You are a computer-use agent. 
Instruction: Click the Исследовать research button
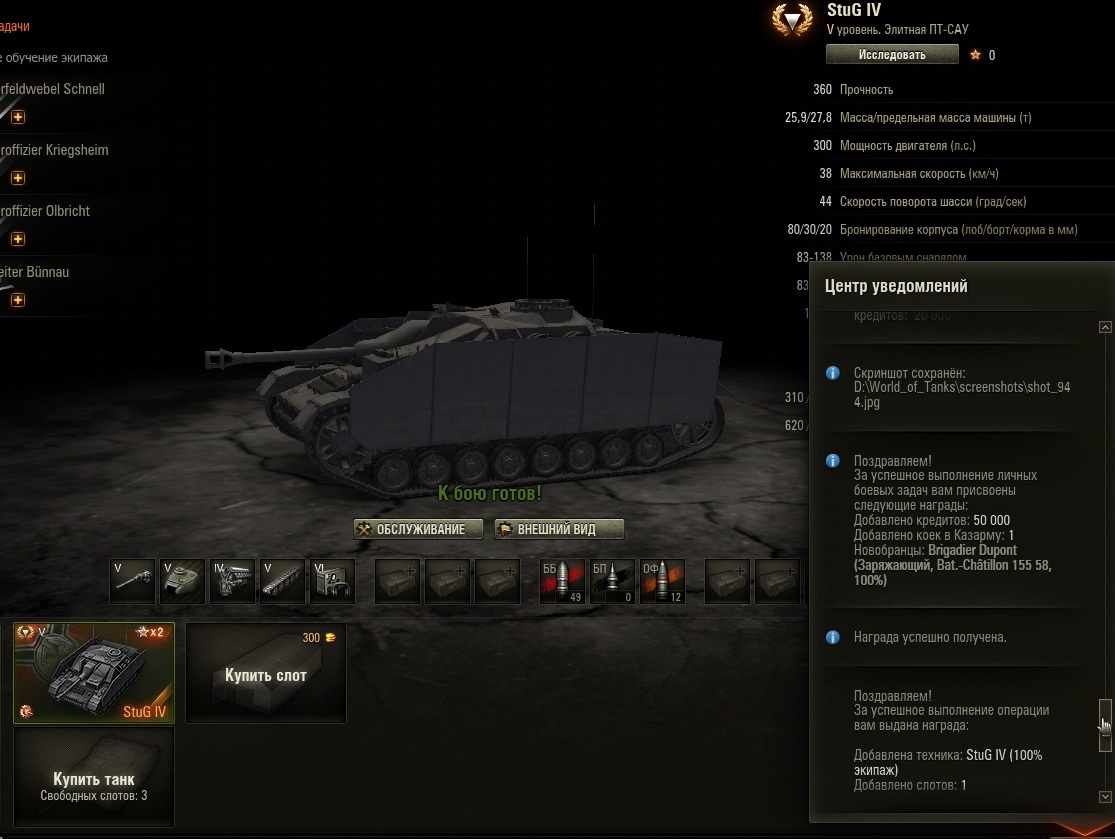(891, 55)
